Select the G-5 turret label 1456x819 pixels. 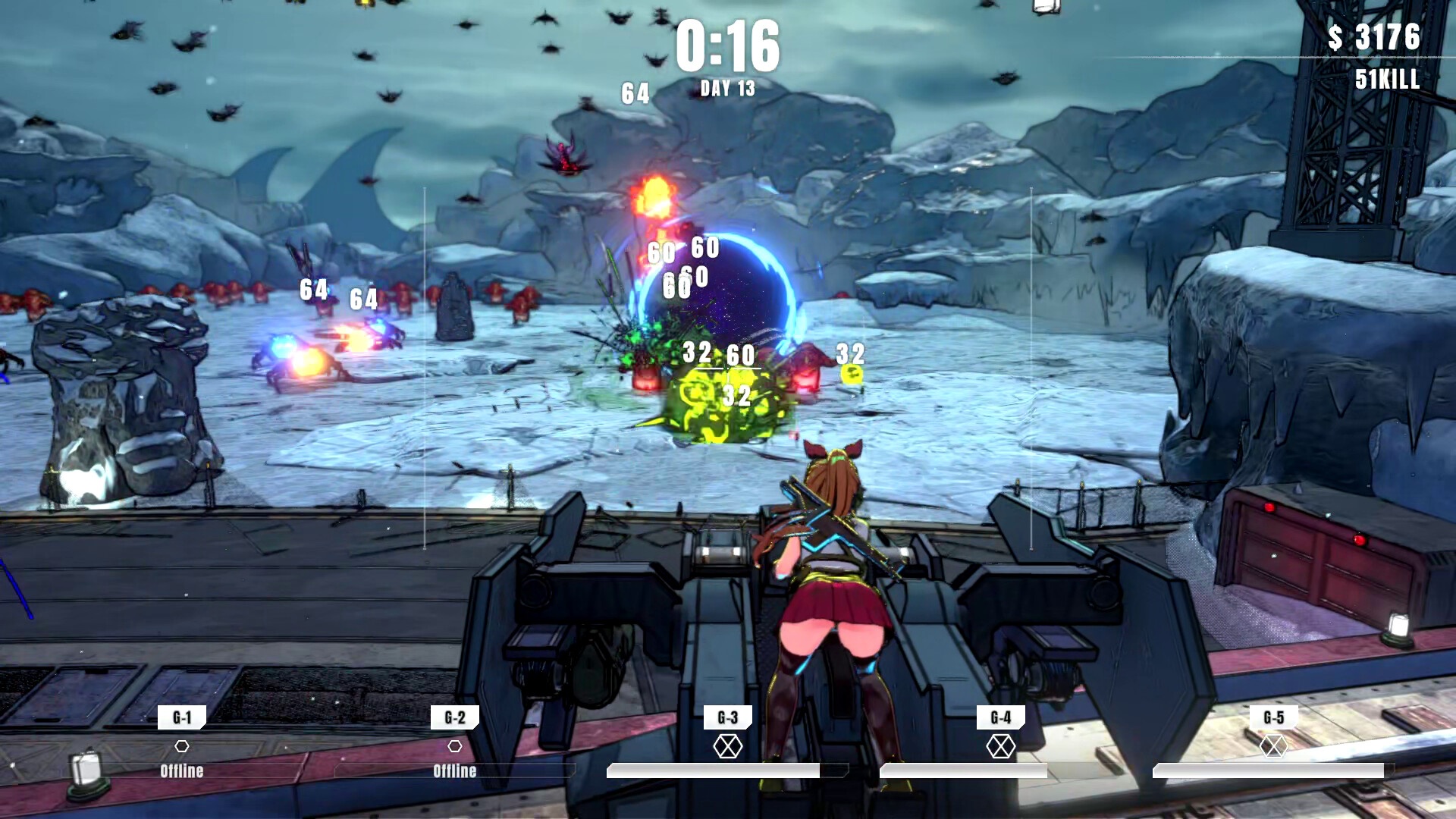click(1274, 717)
